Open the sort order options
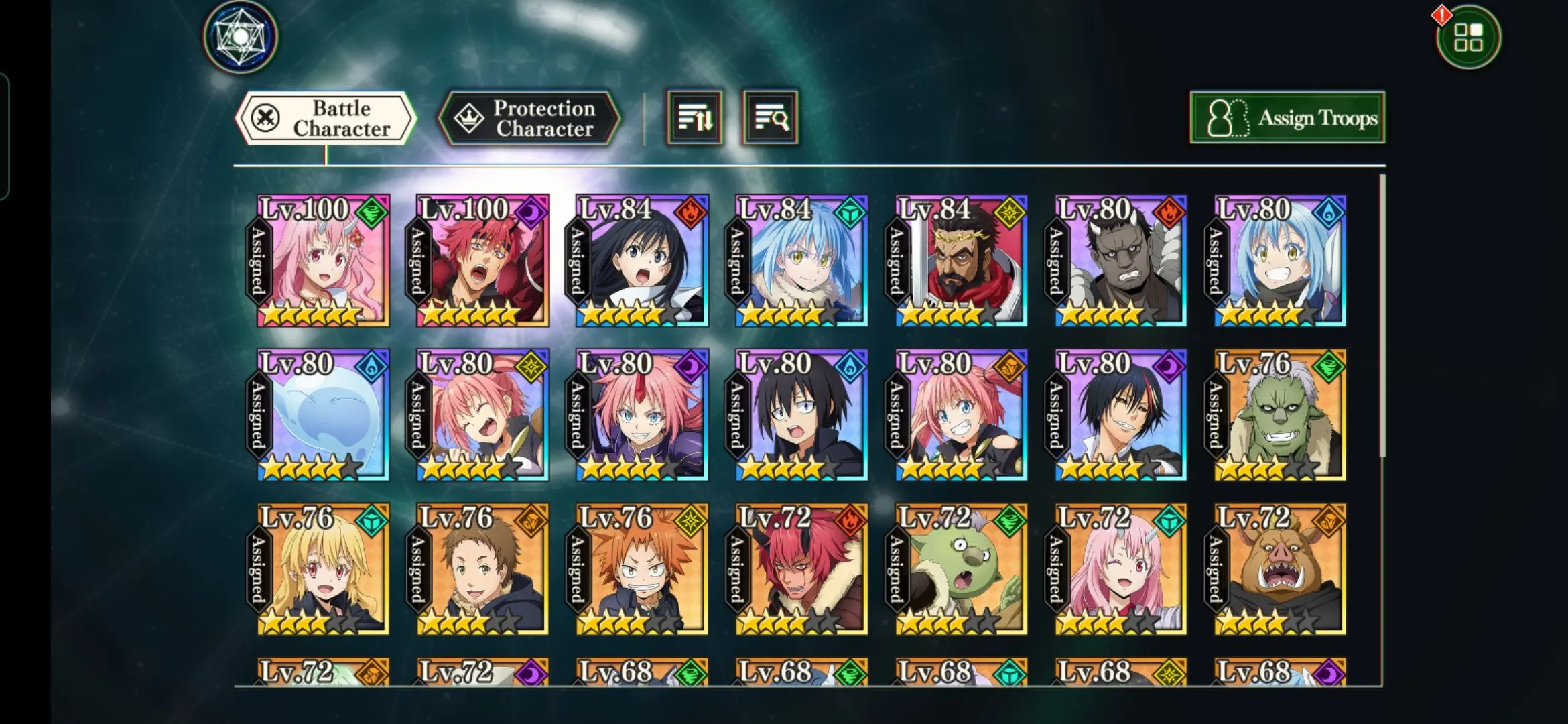This screenshot has height=724, width=1568. [x=694, y=119]
